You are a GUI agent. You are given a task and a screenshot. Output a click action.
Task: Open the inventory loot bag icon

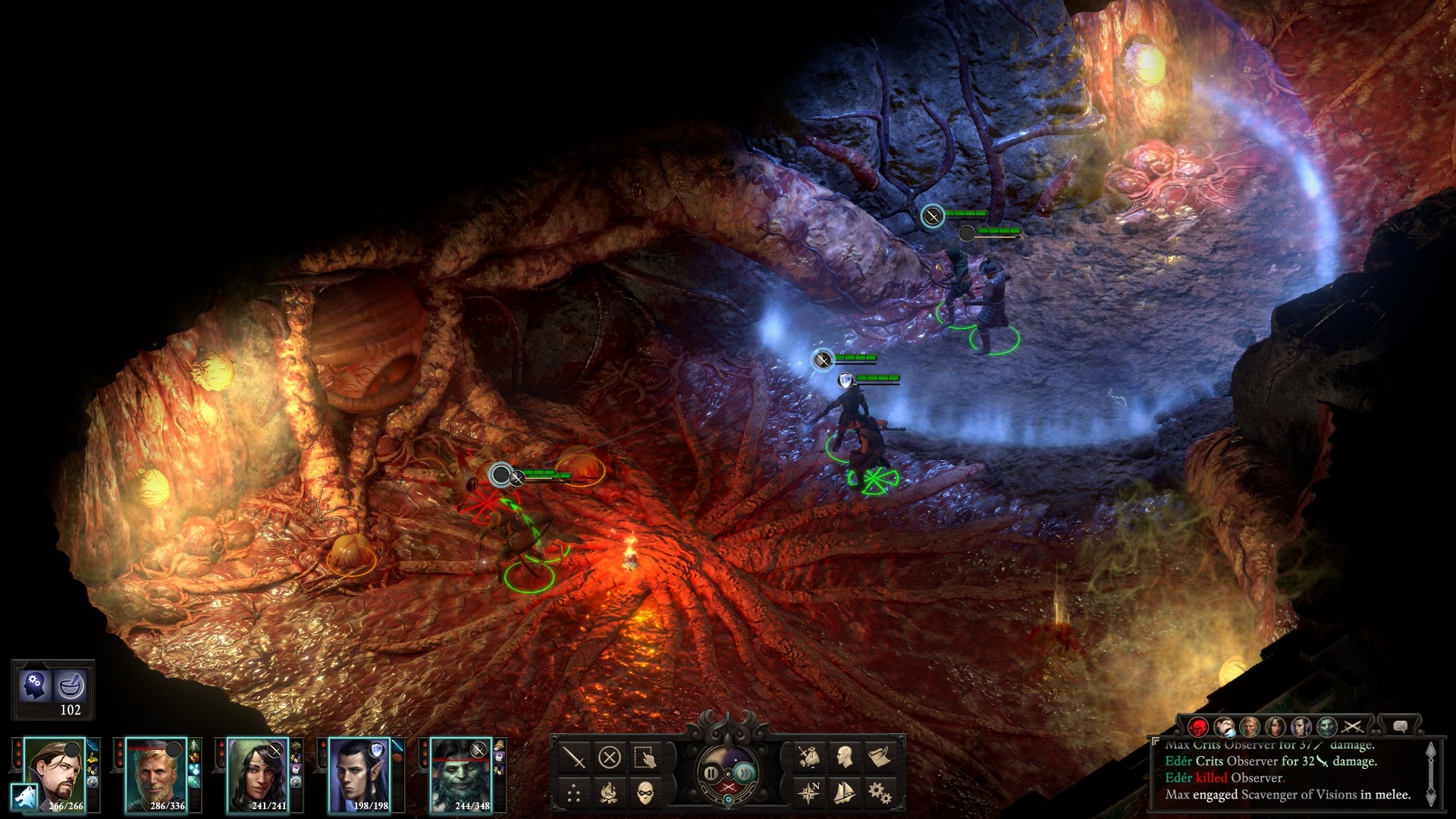[x=808, y=757]
